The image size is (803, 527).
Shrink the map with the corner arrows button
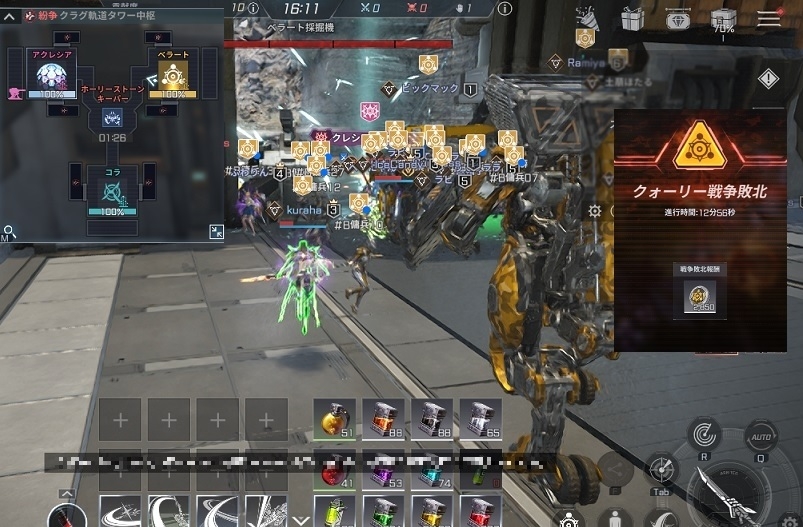pos(216,232)
